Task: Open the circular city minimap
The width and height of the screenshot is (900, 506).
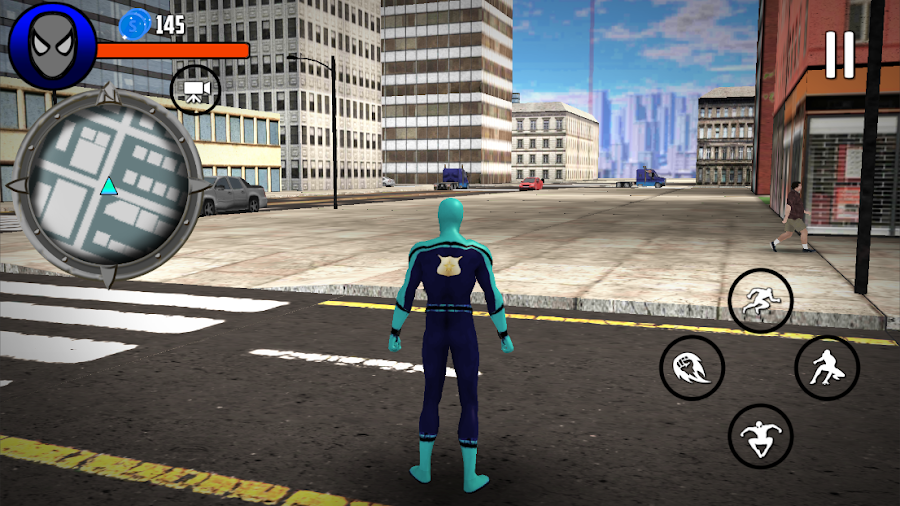Action: click(108, 185)
